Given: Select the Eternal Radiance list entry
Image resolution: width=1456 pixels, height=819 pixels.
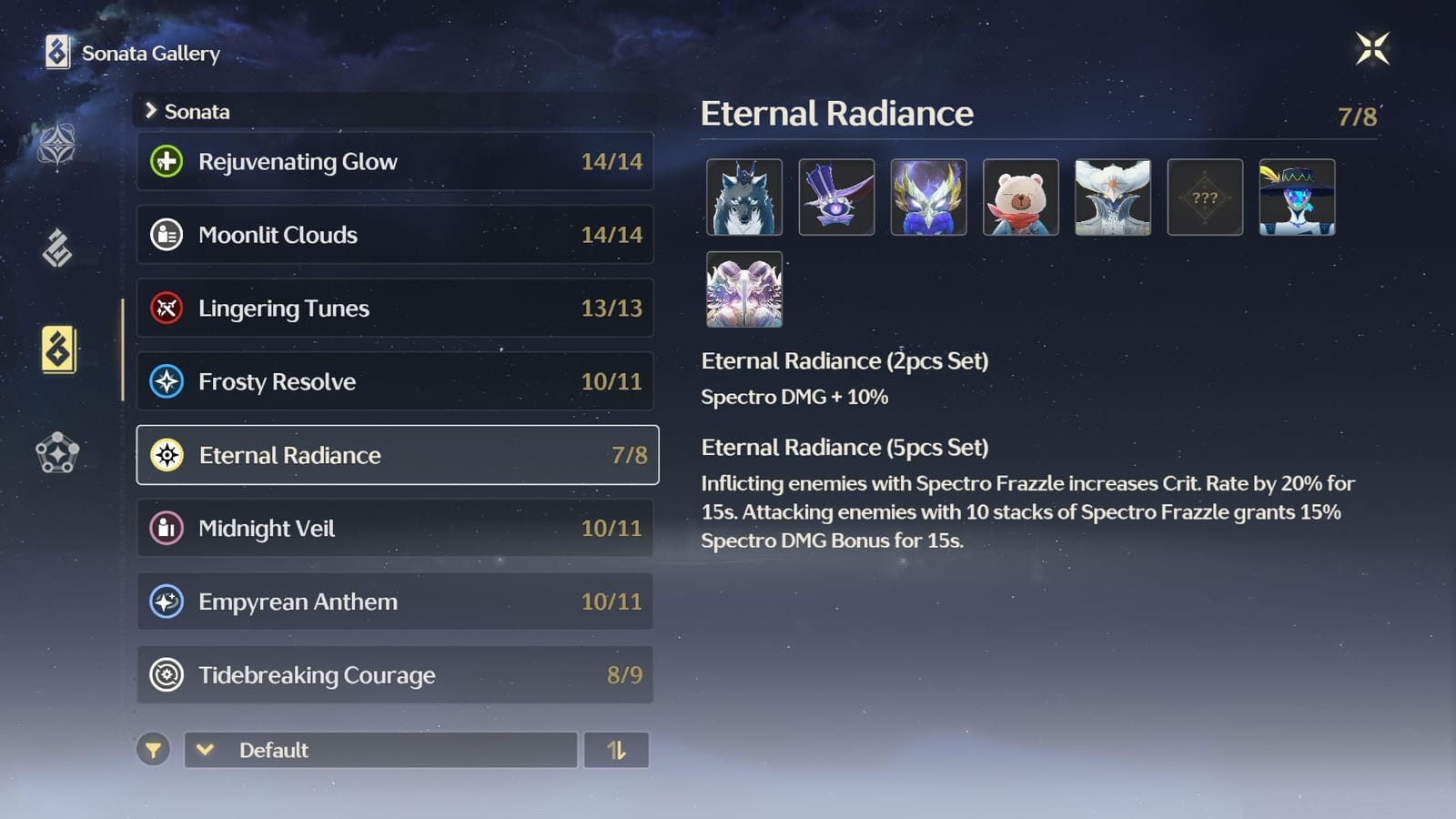Looking at the screenshot, I should point(395,455).
